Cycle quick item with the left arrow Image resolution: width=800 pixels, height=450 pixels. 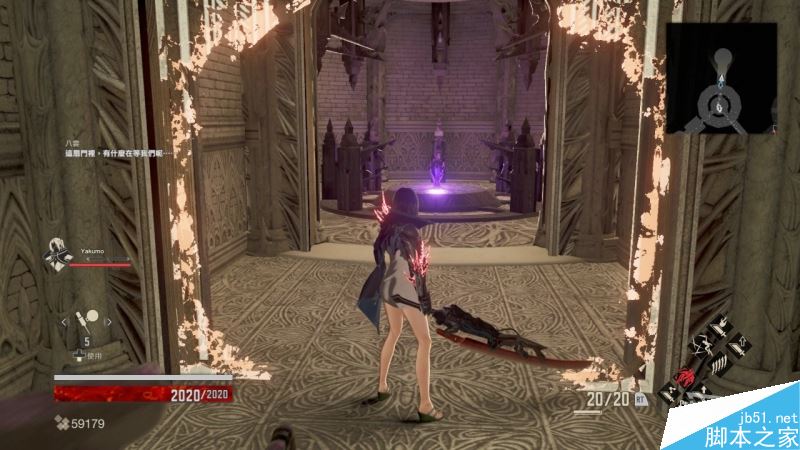tap(63, 321)
